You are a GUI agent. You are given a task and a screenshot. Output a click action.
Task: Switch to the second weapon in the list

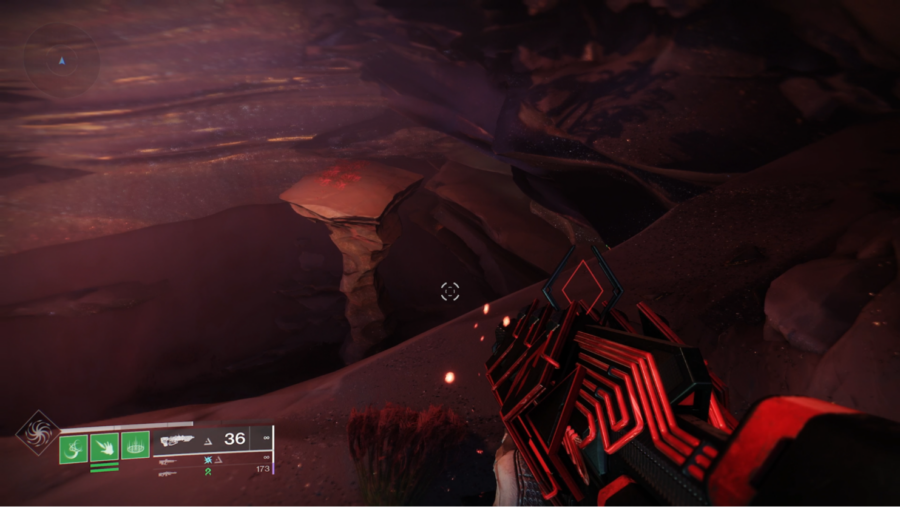(168, 461)
